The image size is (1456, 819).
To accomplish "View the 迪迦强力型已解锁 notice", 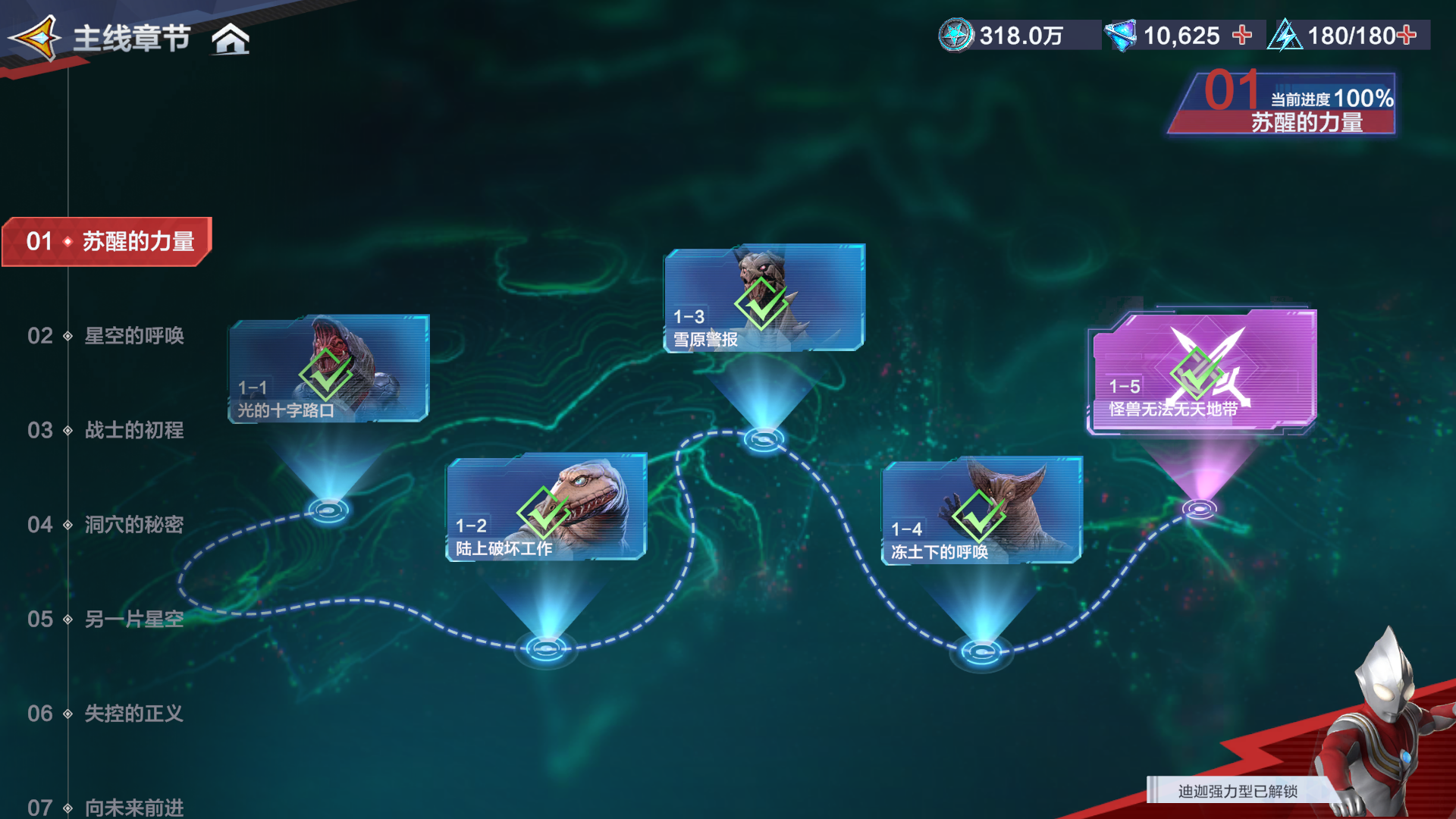I will point(1238,791).
